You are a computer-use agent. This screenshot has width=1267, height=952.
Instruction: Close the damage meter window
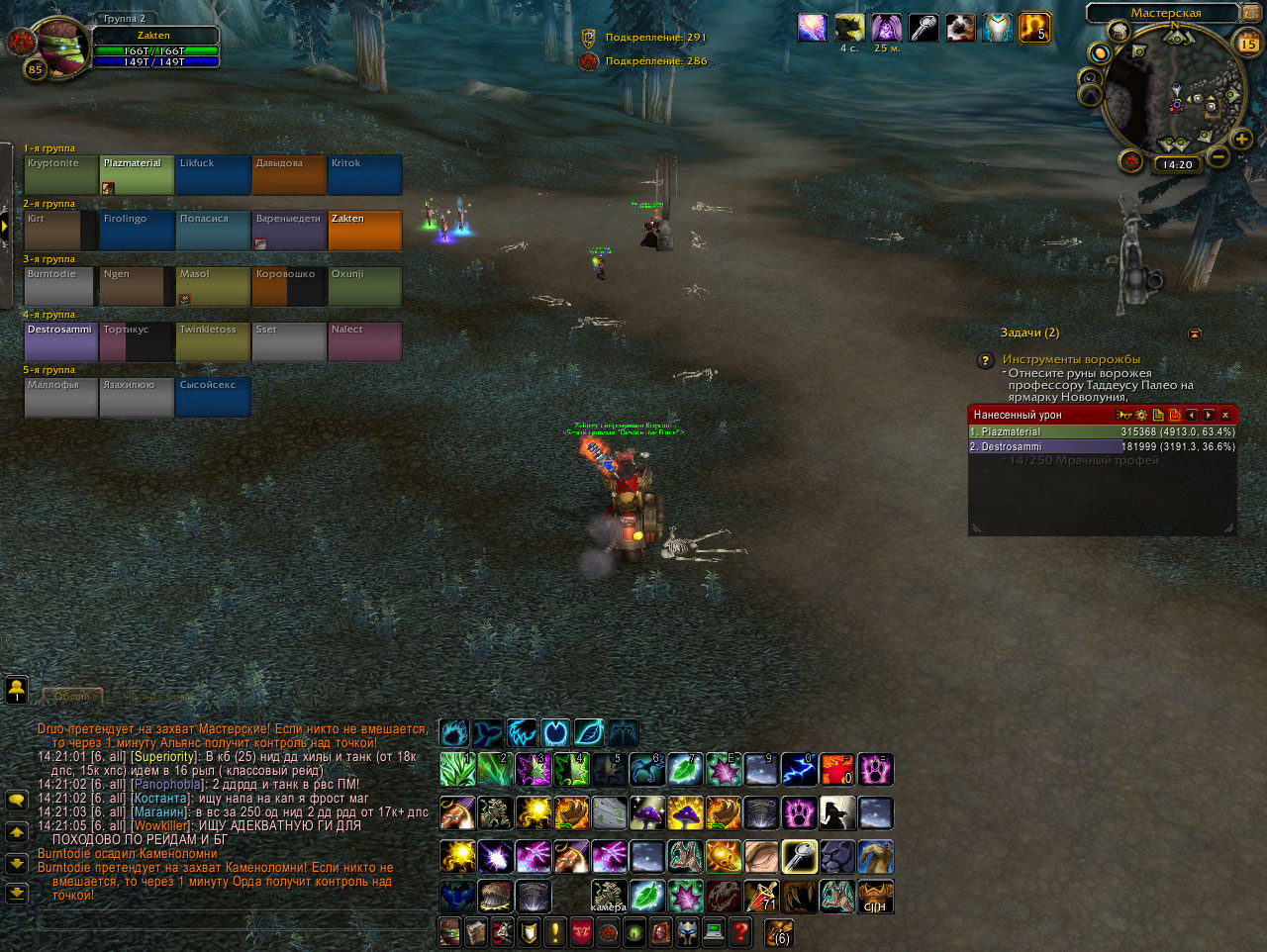pos(1225,416)
